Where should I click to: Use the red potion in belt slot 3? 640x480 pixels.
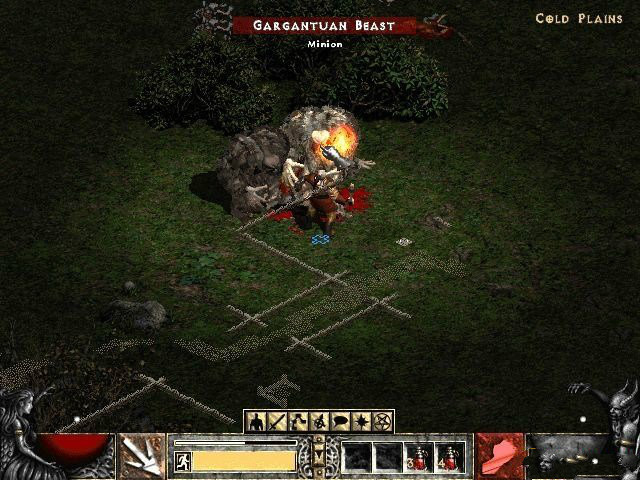coord(419,458)
